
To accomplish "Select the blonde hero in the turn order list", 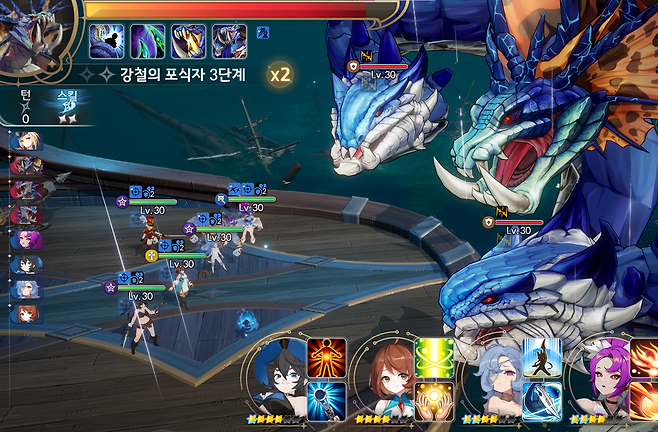I will point(27,140).
